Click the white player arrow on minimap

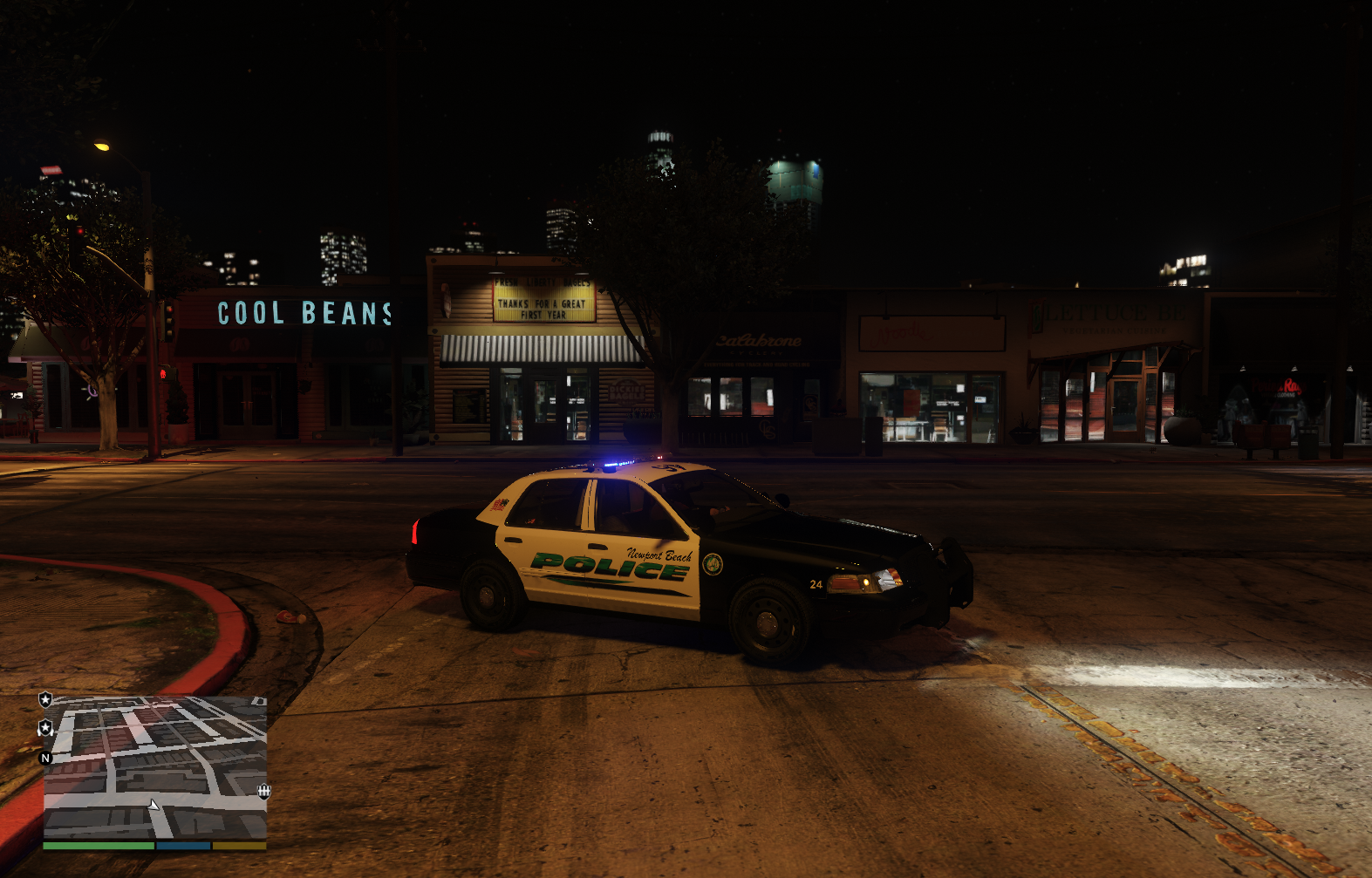pos(154,805)
